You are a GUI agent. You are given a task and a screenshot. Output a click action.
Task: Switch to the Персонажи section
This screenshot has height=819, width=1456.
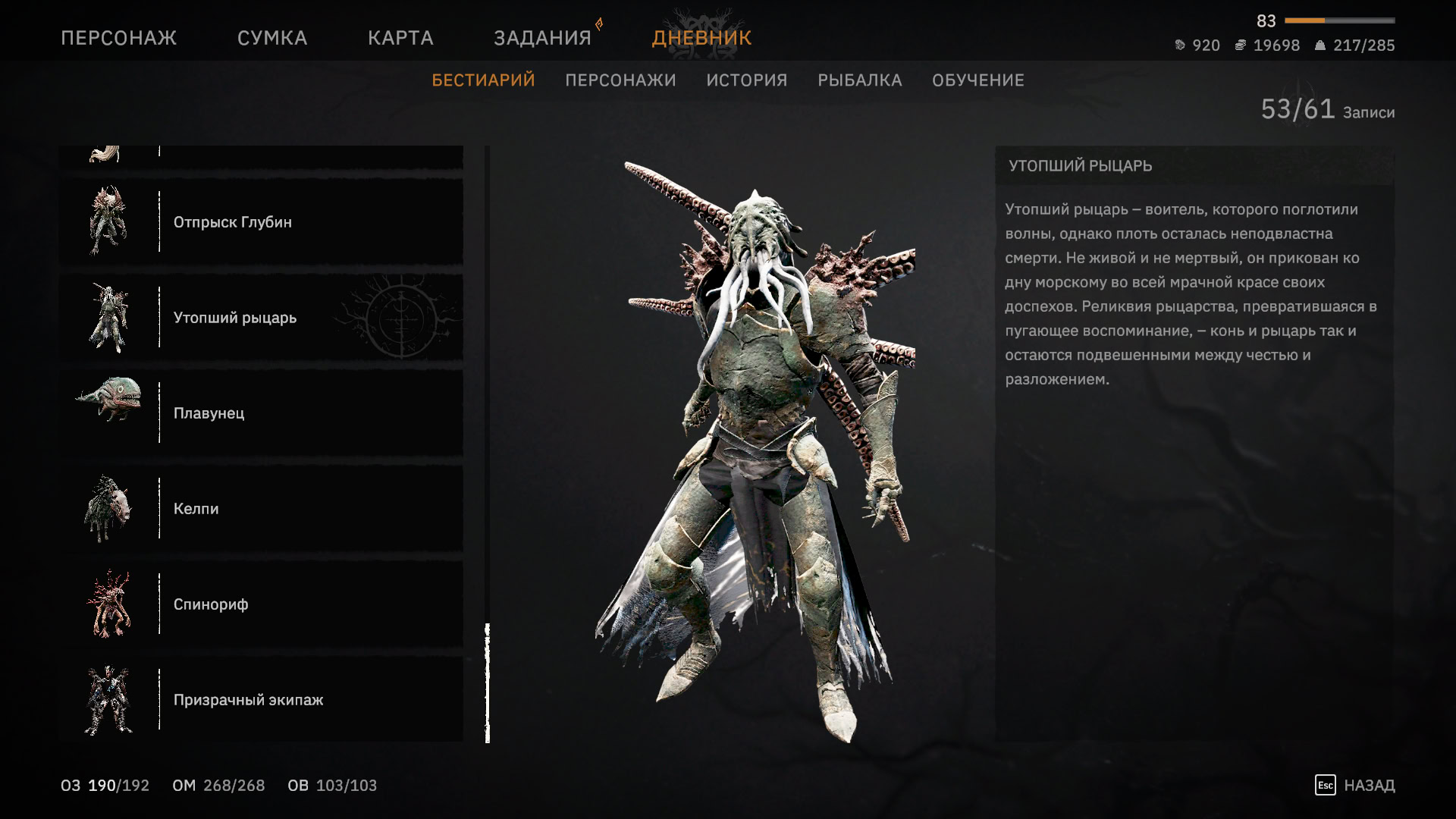[x=620, y=80]
